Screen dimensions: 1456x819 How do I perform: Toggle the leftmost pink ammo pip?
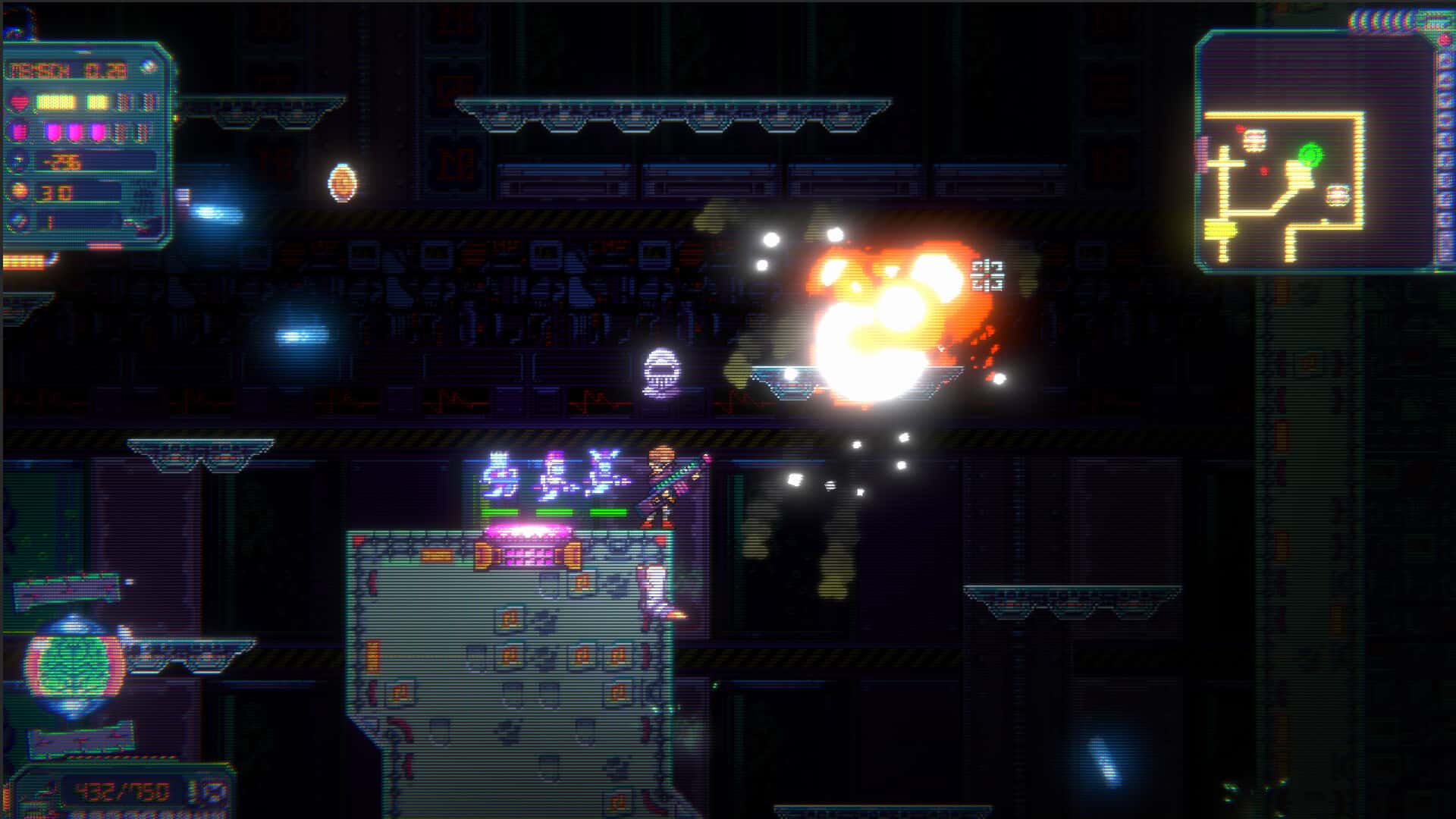coord(52,132)
